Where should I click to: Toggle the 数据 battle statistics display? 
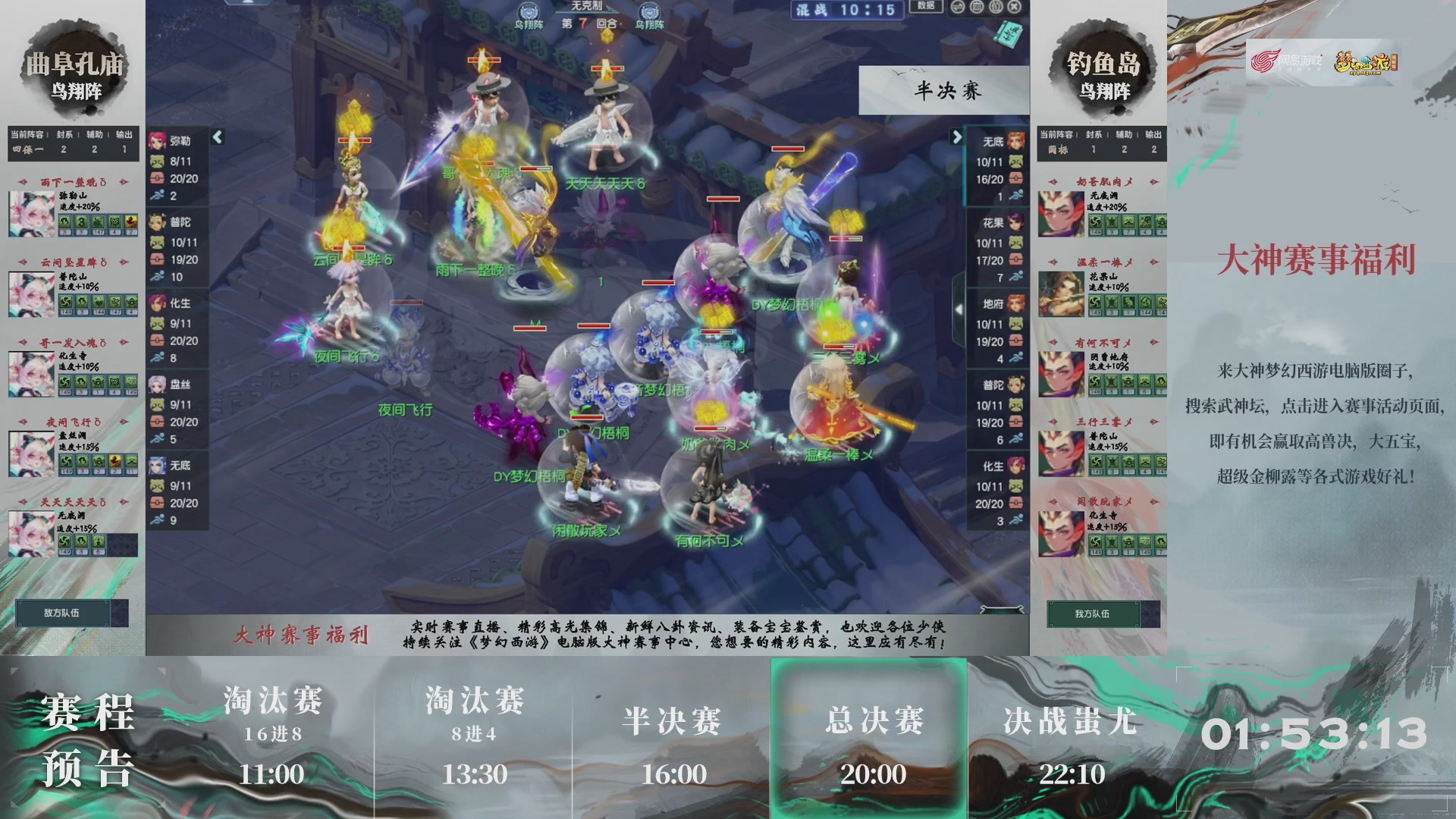924,7
